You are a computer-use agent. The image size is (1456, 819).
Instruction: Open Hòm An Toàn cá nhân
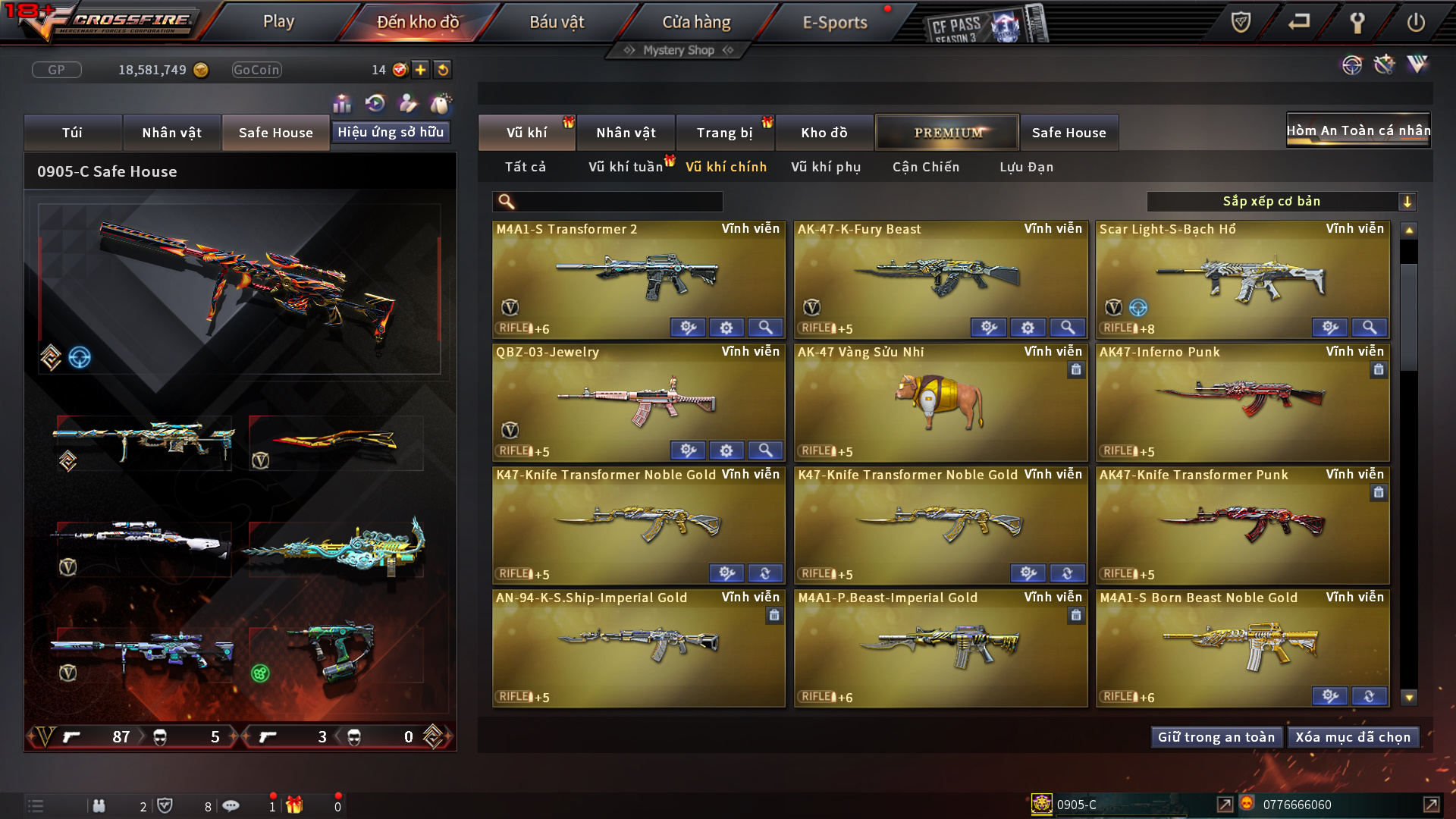(1358, 130)
